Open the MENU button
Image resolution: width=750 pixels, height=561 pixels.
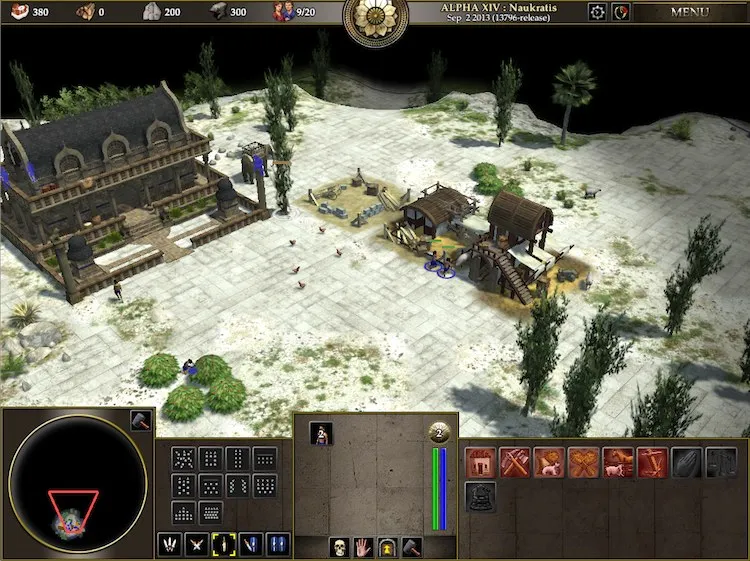tap(689, 12)
